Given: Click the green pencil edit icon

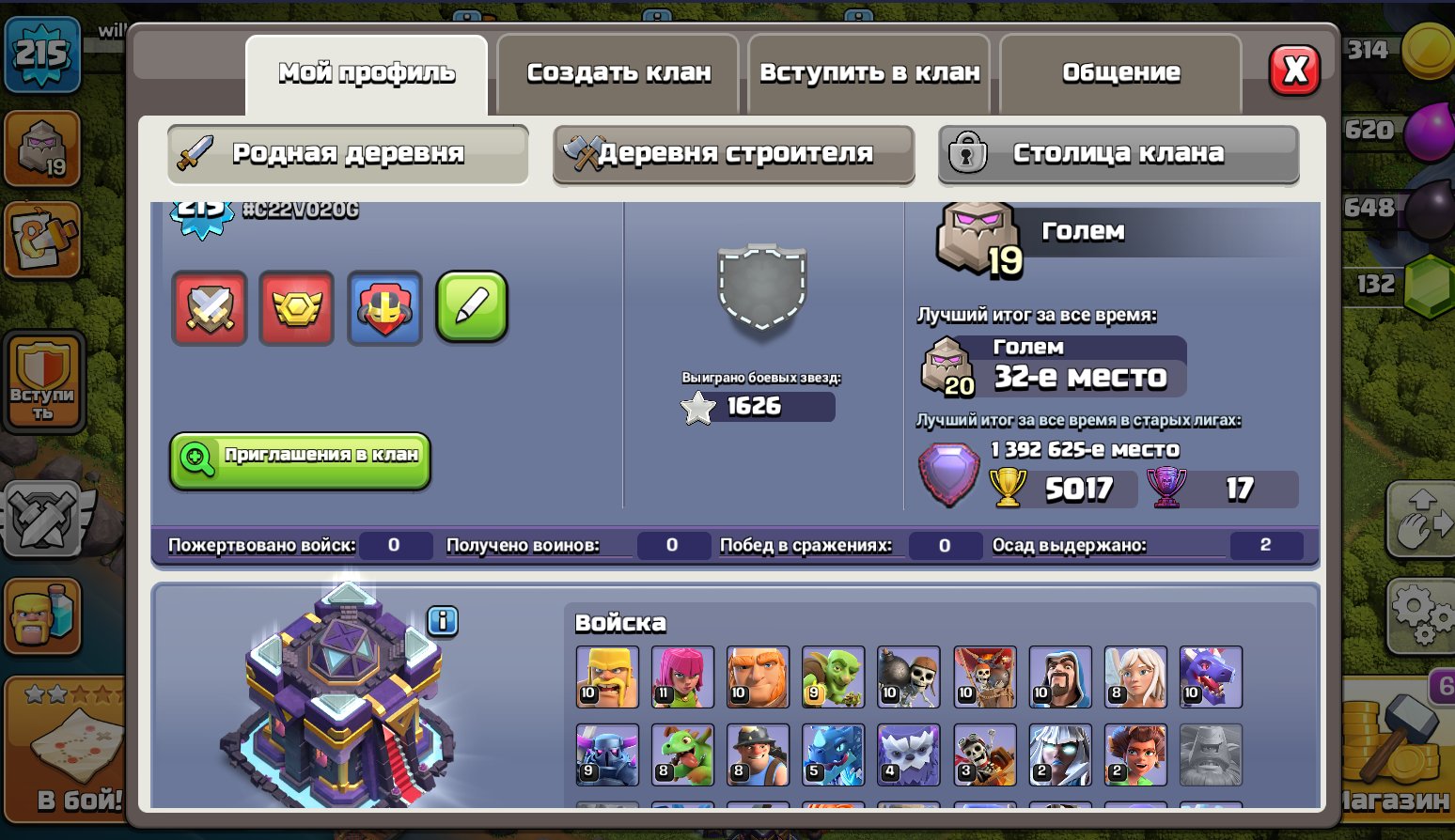Looking at the screenshot, I should (471, 308).
